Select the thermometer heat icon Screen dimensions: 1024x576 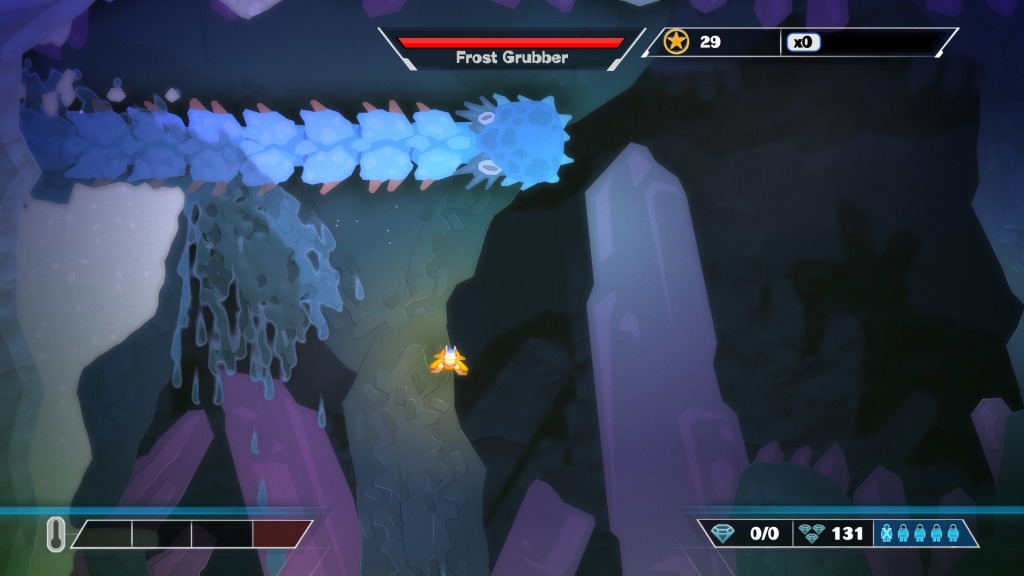pos(56,534)
